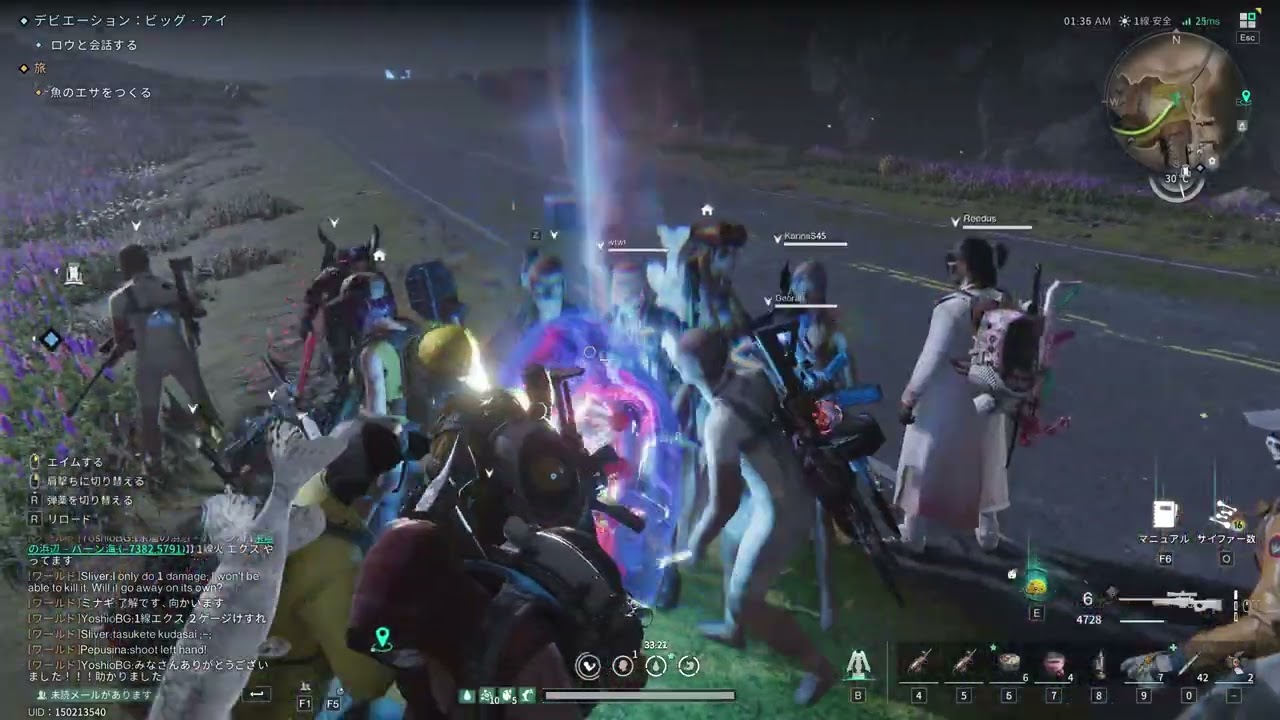1280x720 pixels.
Task: Use the starred food item in slot 6
Action: click(1009, 663)
